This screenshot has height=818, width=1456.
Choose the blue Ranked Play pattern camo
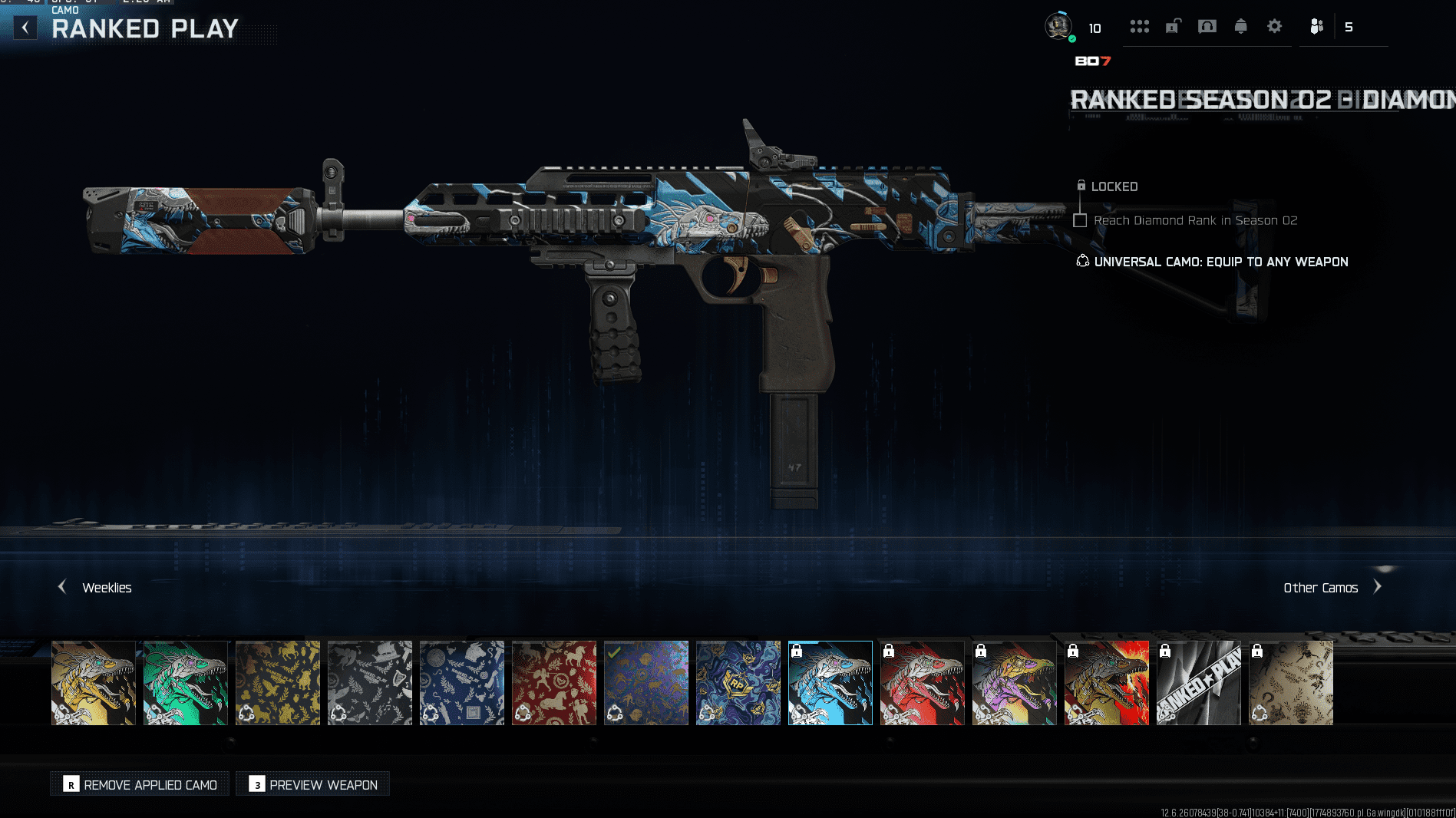[x=462, y=683]
